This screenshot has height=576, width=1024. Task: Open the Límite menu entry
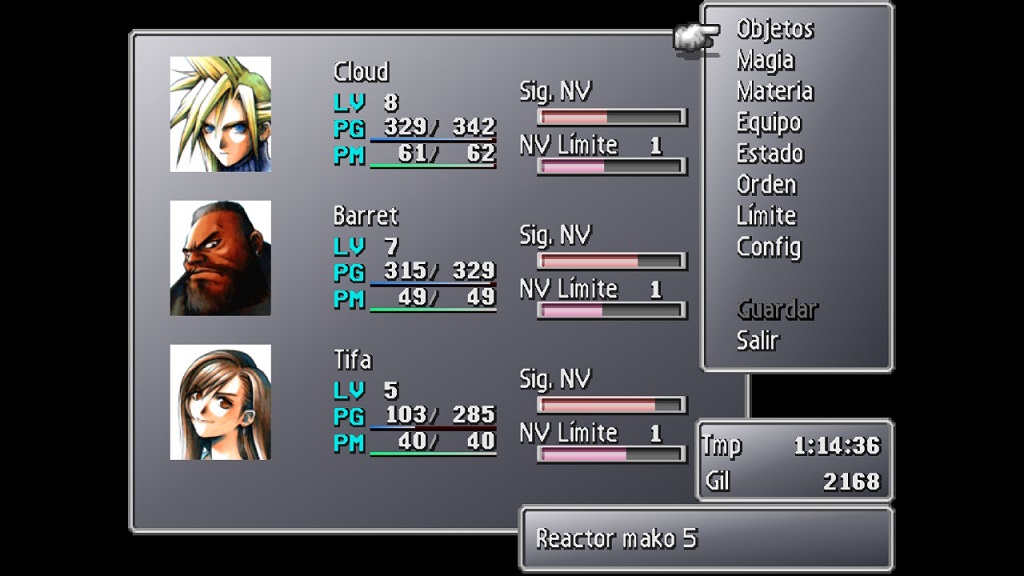766,215
